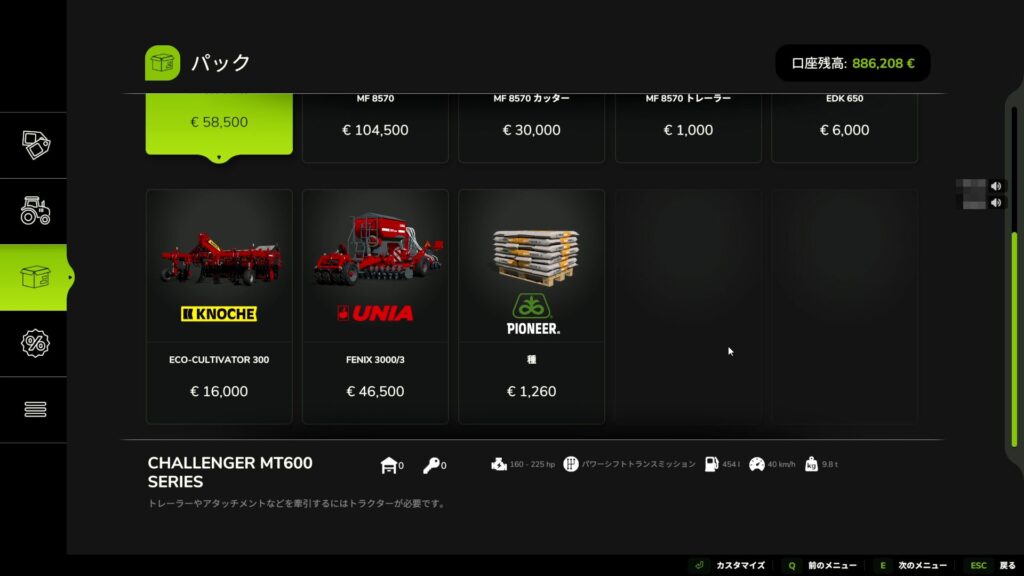The image size is (1024, 576).
Task: Open the stacked lines list category
Action: point(35,410)
